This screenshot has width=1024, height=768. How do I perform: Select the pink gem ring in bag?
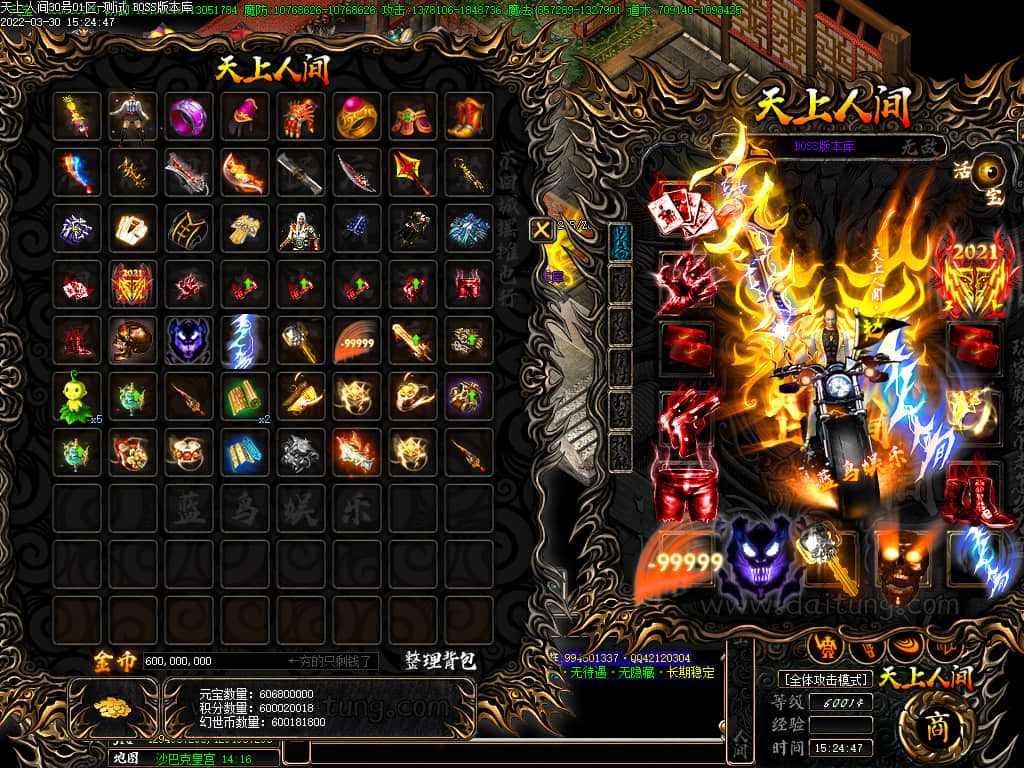(x=187, y=117)
